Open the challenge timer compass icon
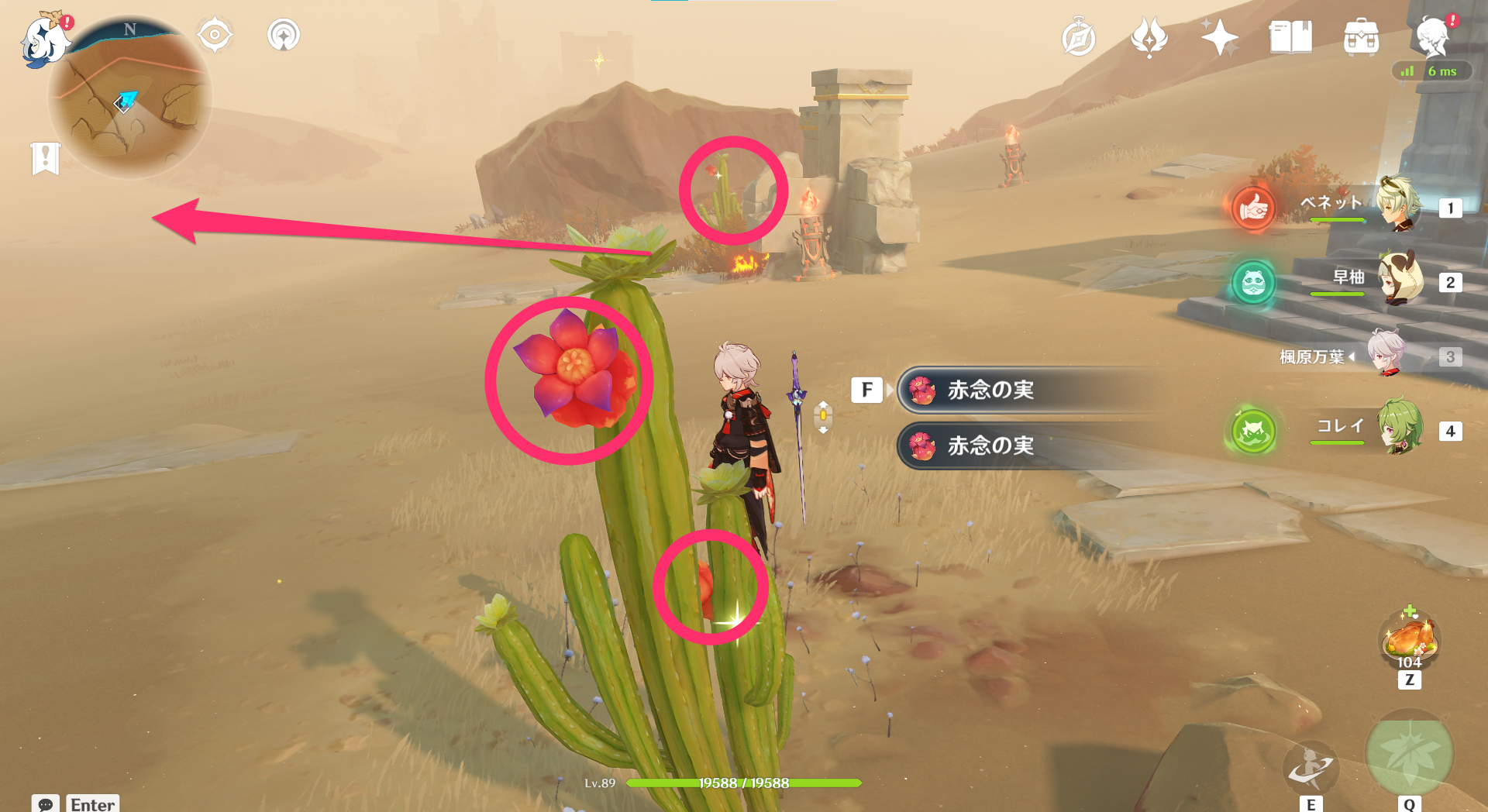Viewport: 1488px width, 812px height. pos(1080,37)
